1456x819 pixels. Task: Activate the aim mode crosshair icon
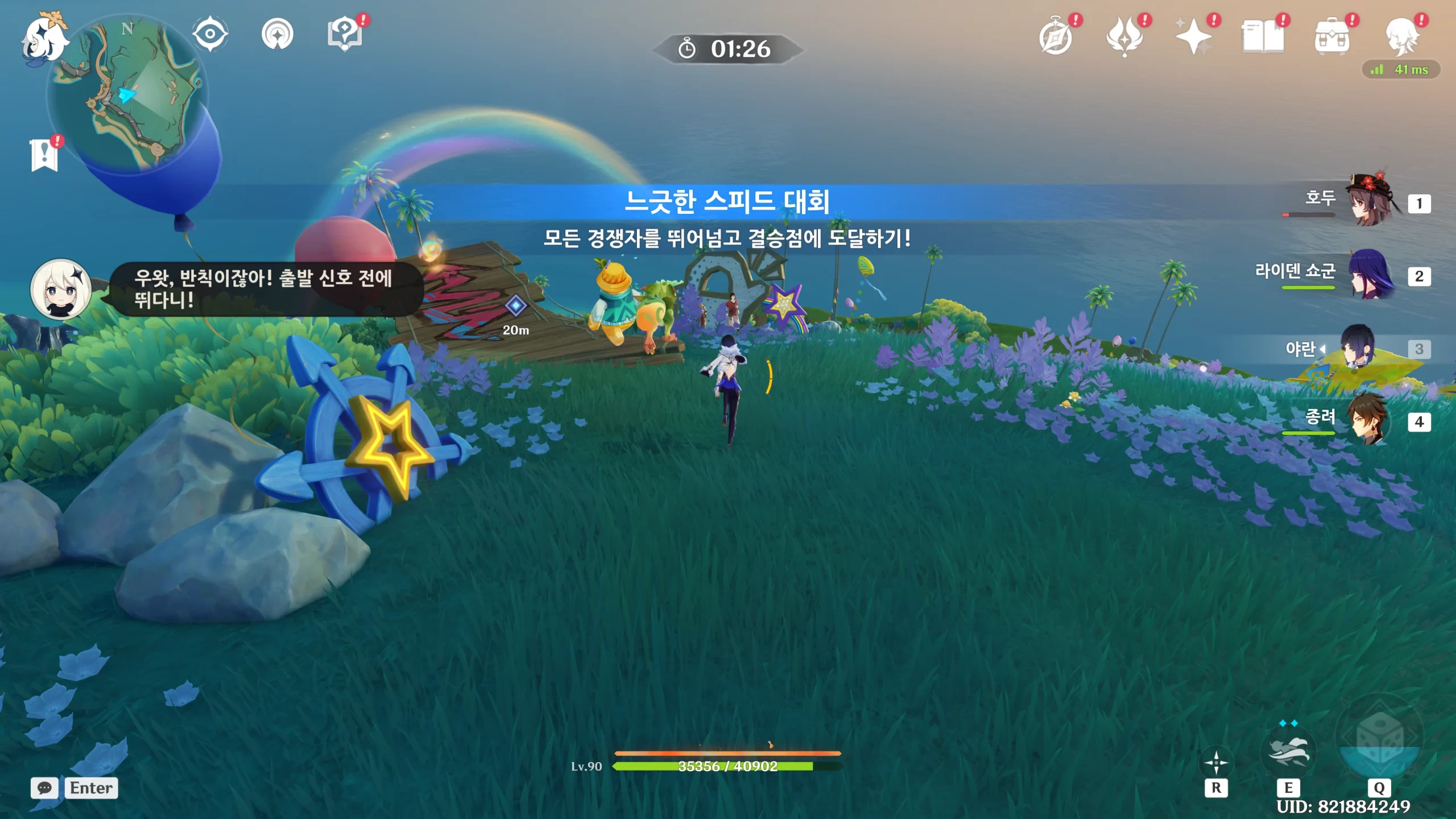[x=1216, y=763]
